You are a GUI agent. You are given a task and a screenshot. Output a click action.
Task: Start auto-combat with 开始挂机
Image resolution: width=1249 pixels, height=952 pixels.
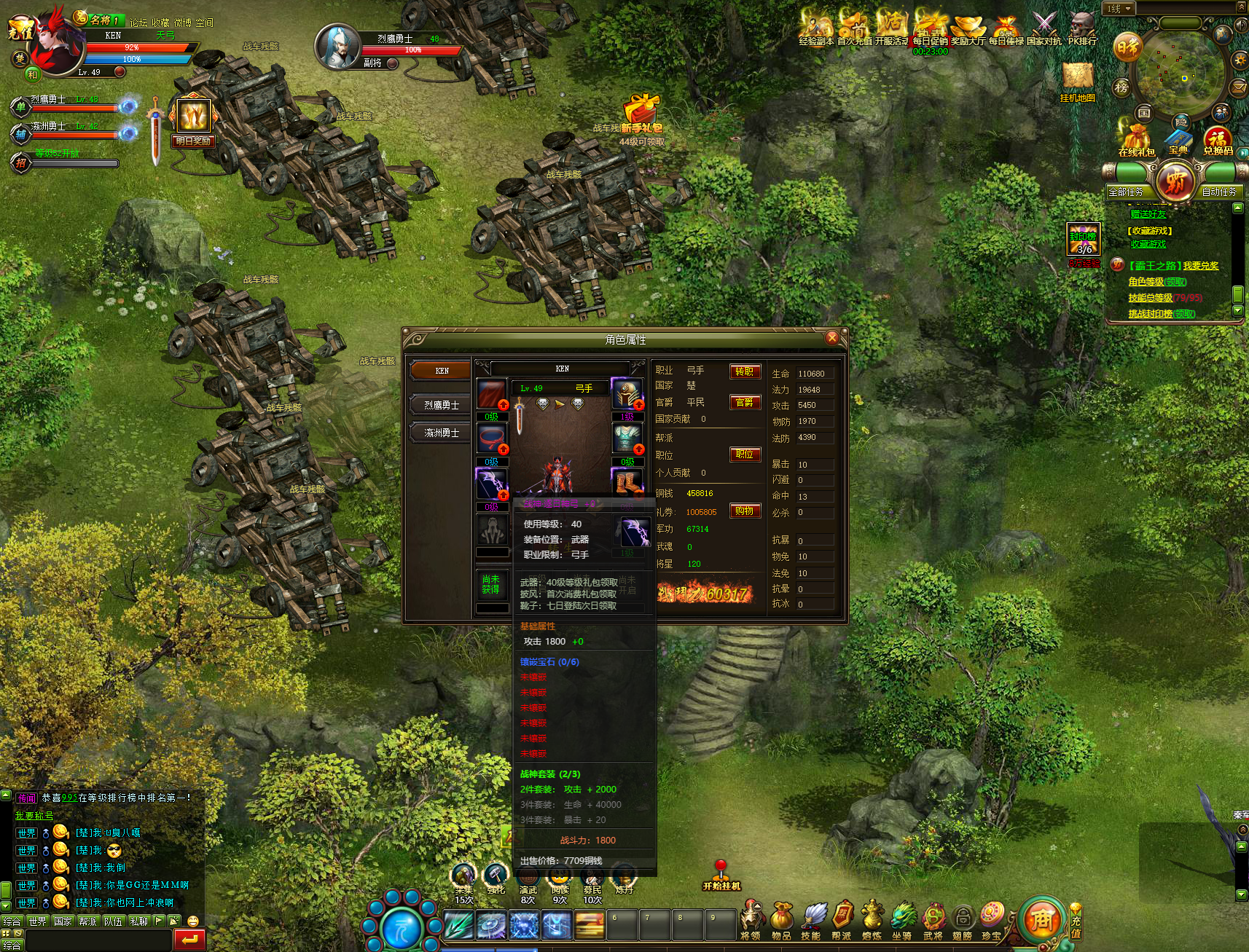[x=721, y=878]
